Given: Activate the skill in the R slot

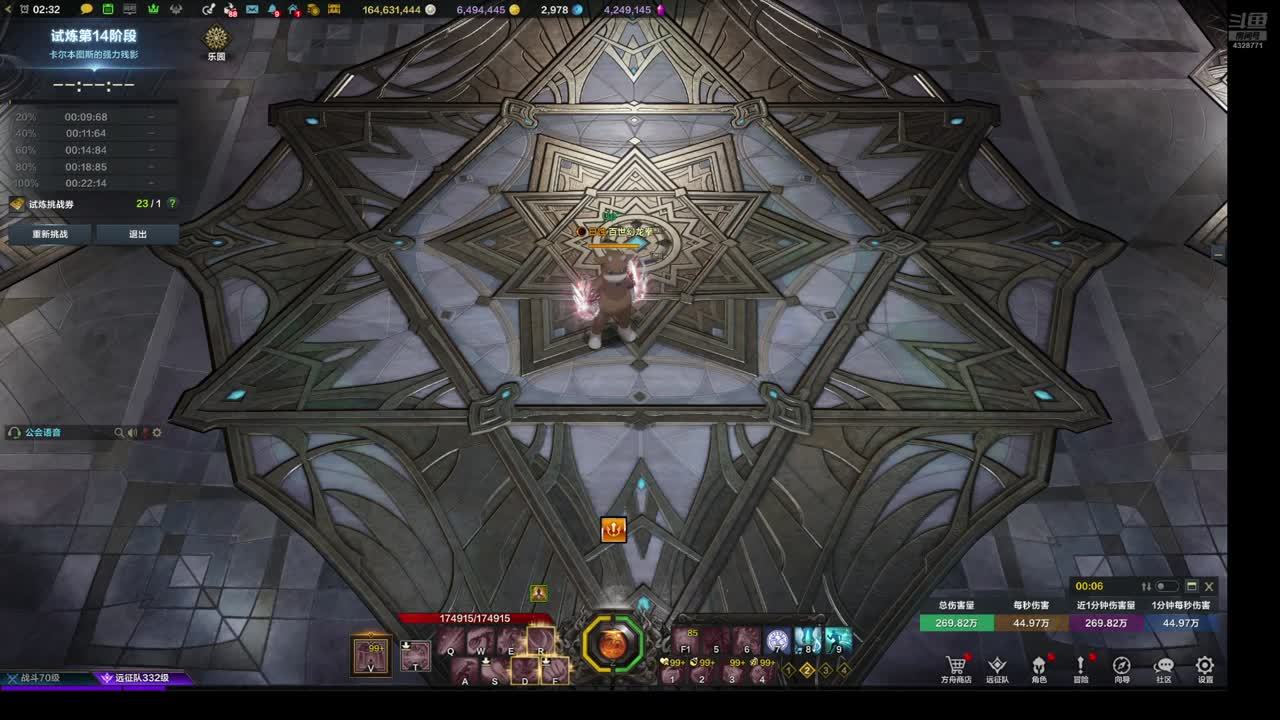Looking at the screenshot, I should (x=540, y=640).
